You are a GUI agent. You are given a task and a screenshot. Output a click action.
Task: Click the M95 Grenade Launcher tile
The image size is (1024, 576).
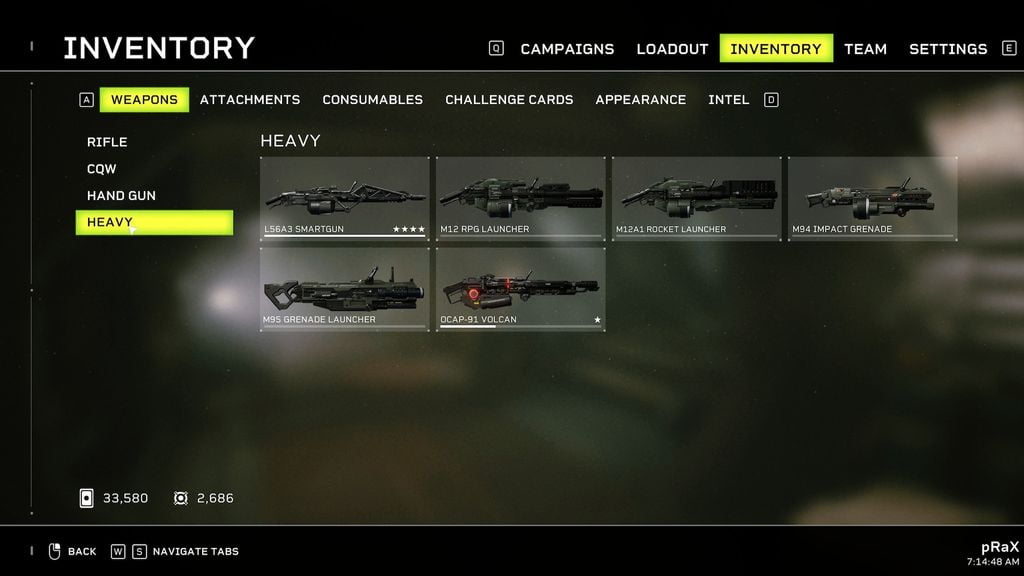(x=345, y=289)
